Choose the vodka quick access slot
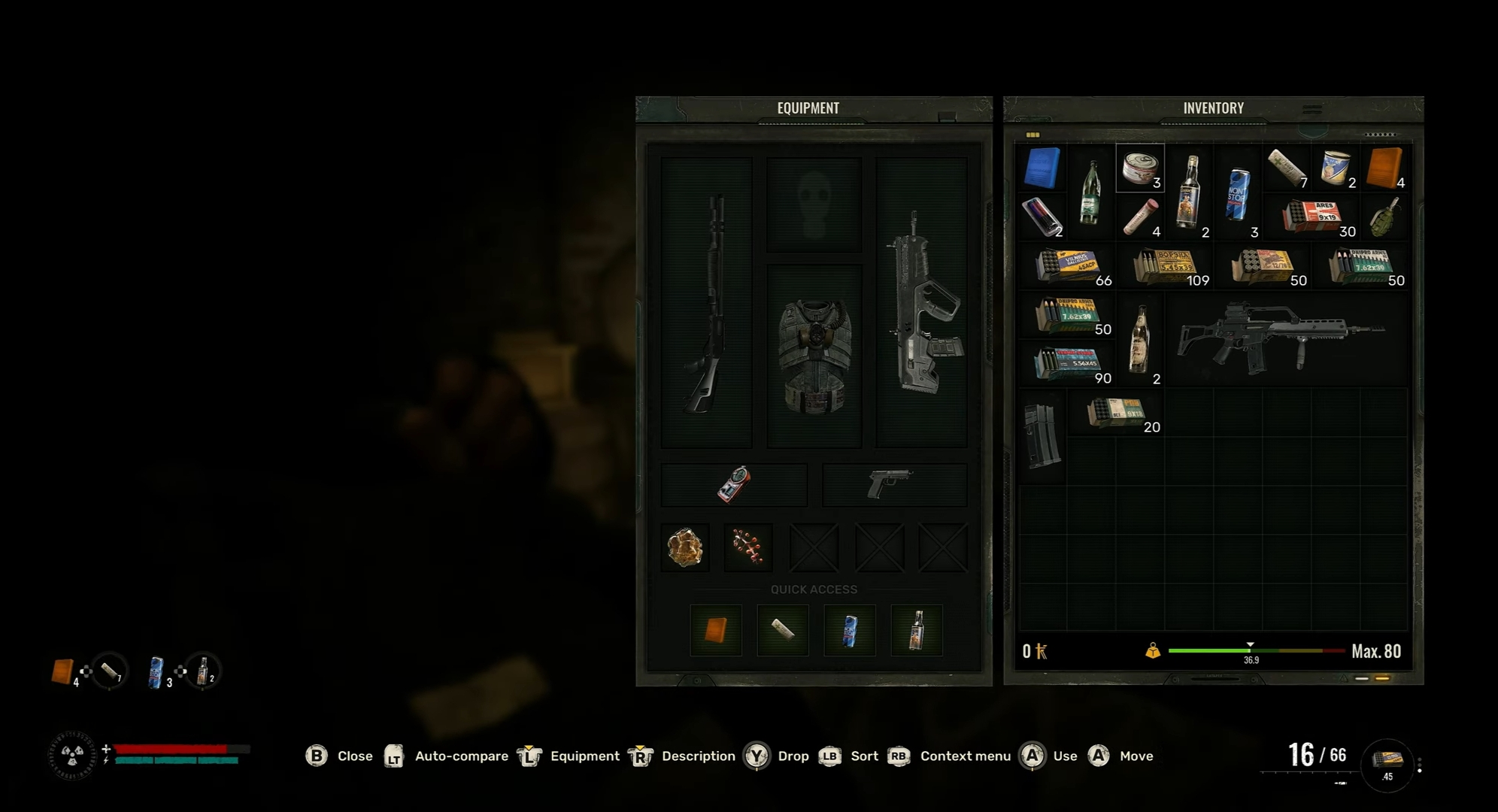This screenshot has width=1498, height=812. click(916, 630)
